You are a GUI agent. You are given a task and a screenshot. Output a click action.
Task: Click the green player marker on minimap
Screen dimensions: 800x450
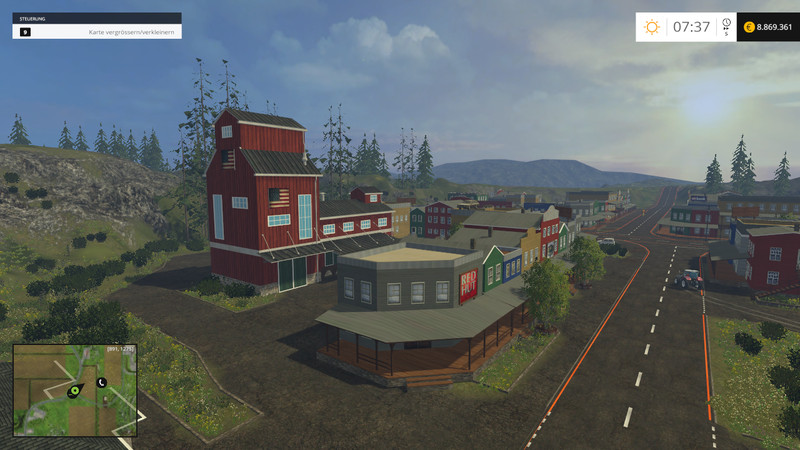pos(74,392)
